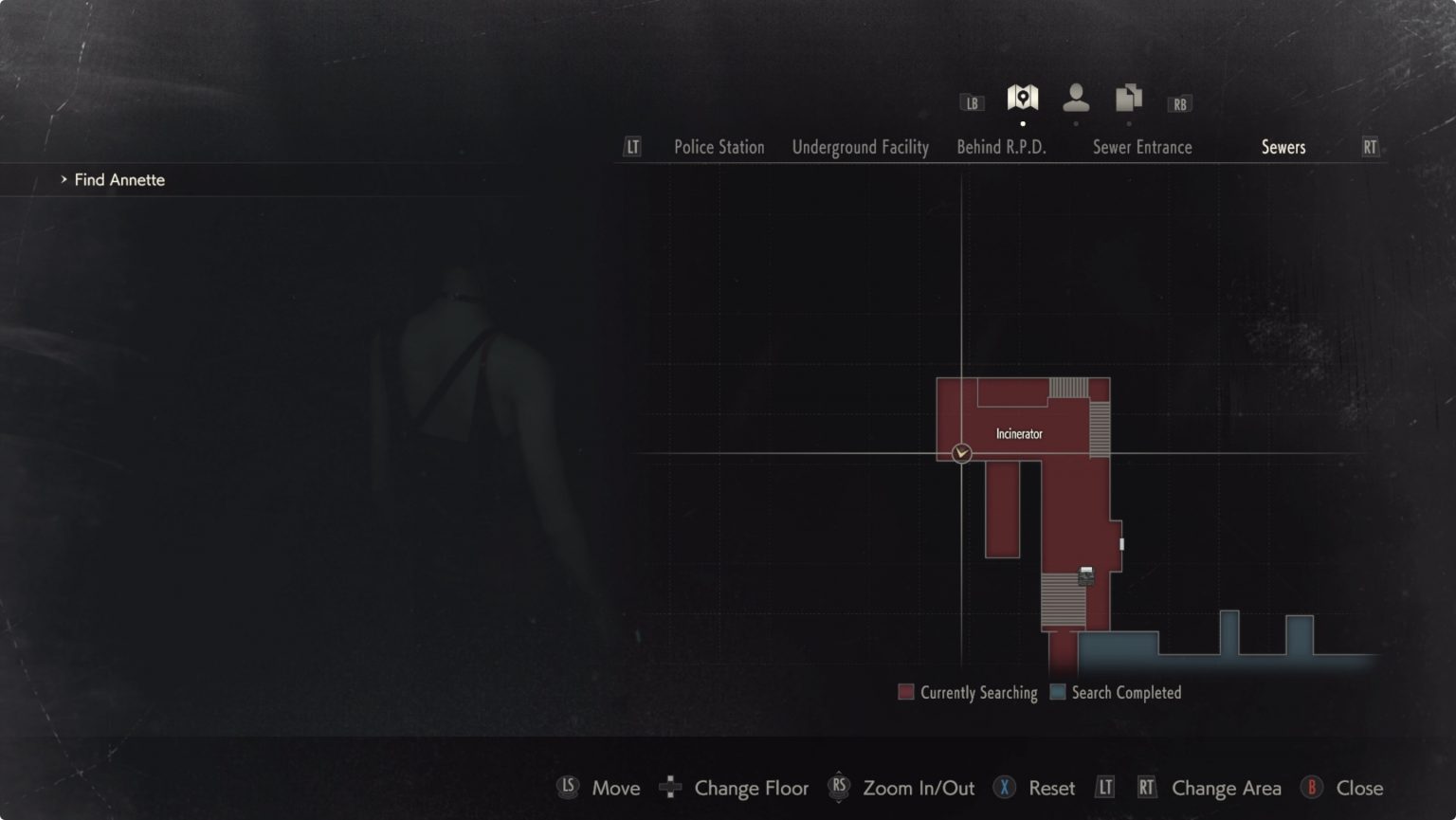Click the B Close button icon

tap(1312, 788)
